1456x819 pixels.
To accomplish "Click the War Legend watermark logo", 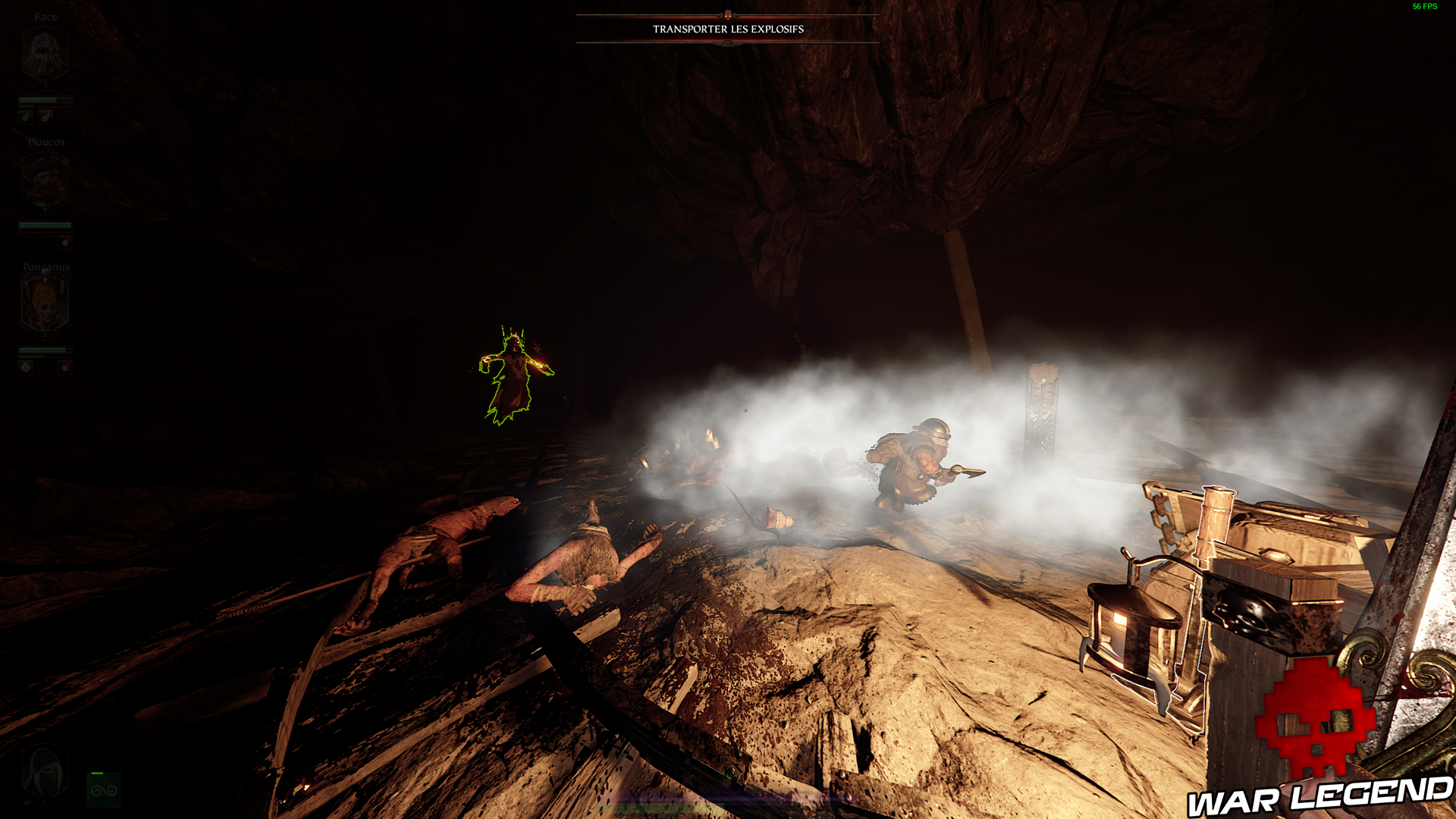I will 1318,742.
